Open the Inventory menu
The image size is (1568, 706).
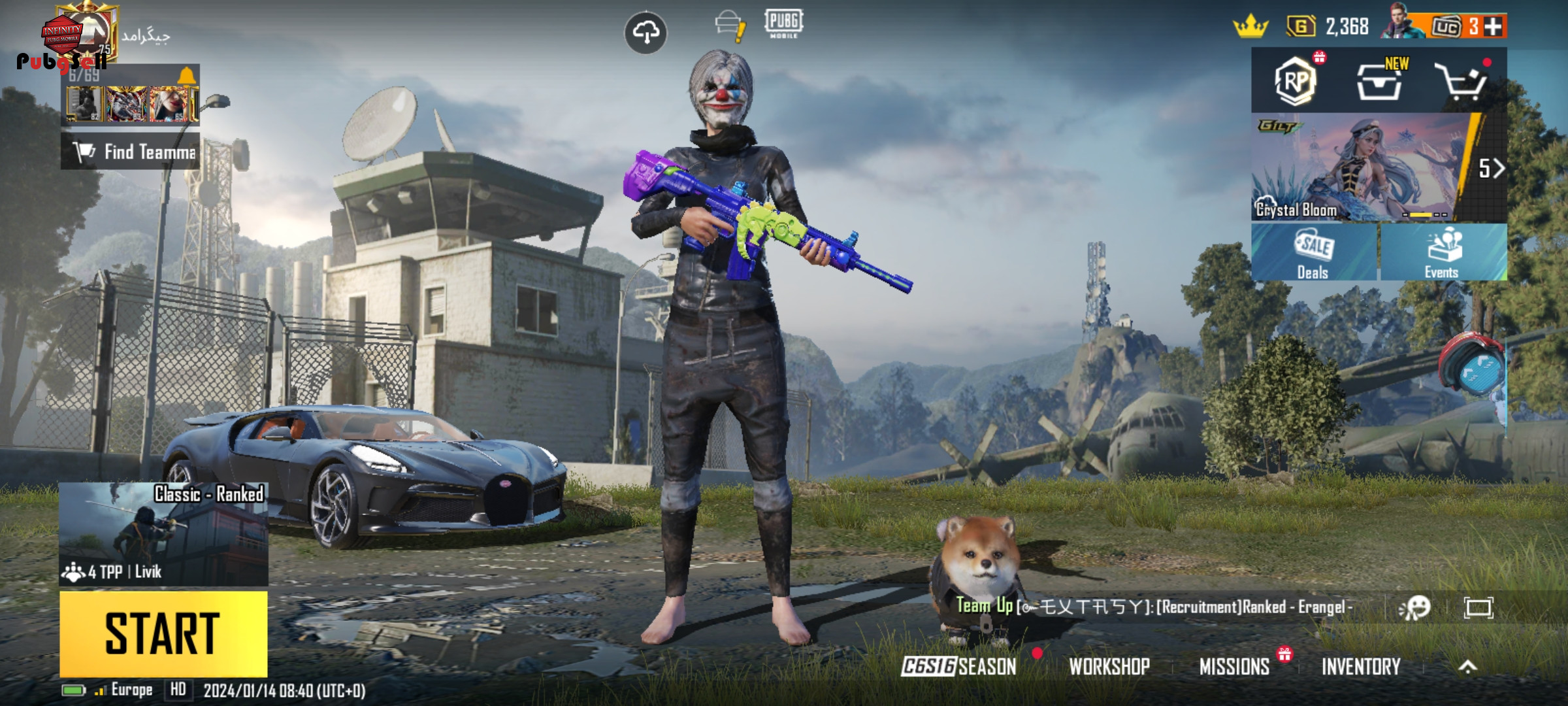(1361, 667)
